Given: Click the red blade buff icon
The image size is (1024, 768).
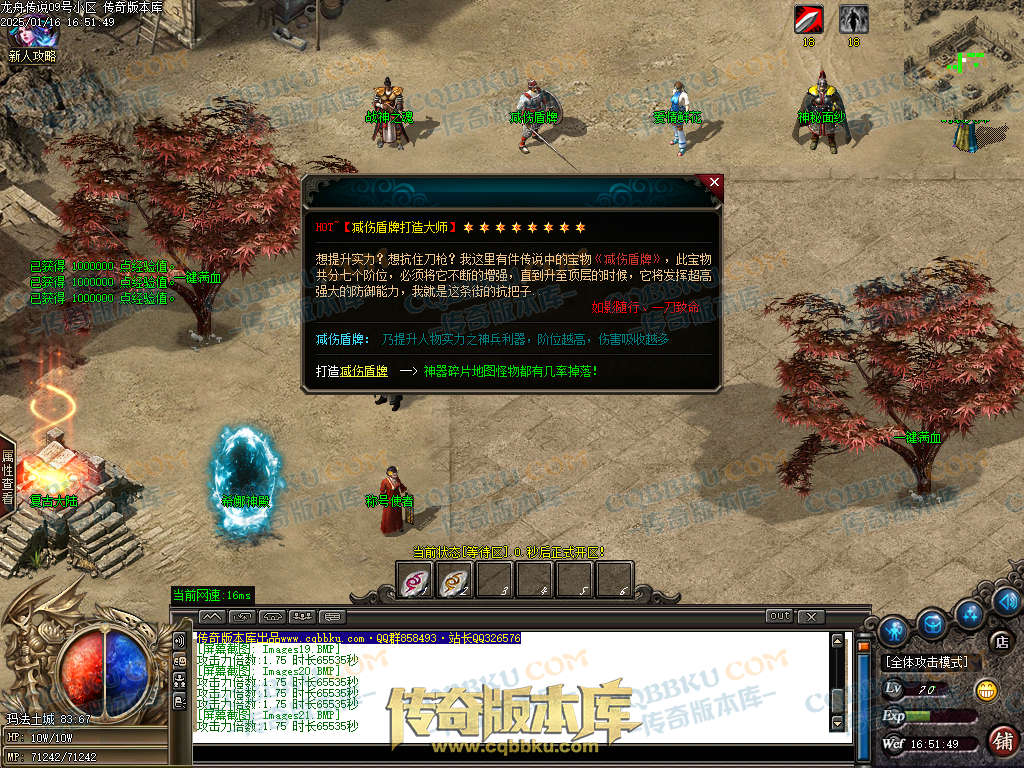Looking at the screenshot, I should [808, 19].
